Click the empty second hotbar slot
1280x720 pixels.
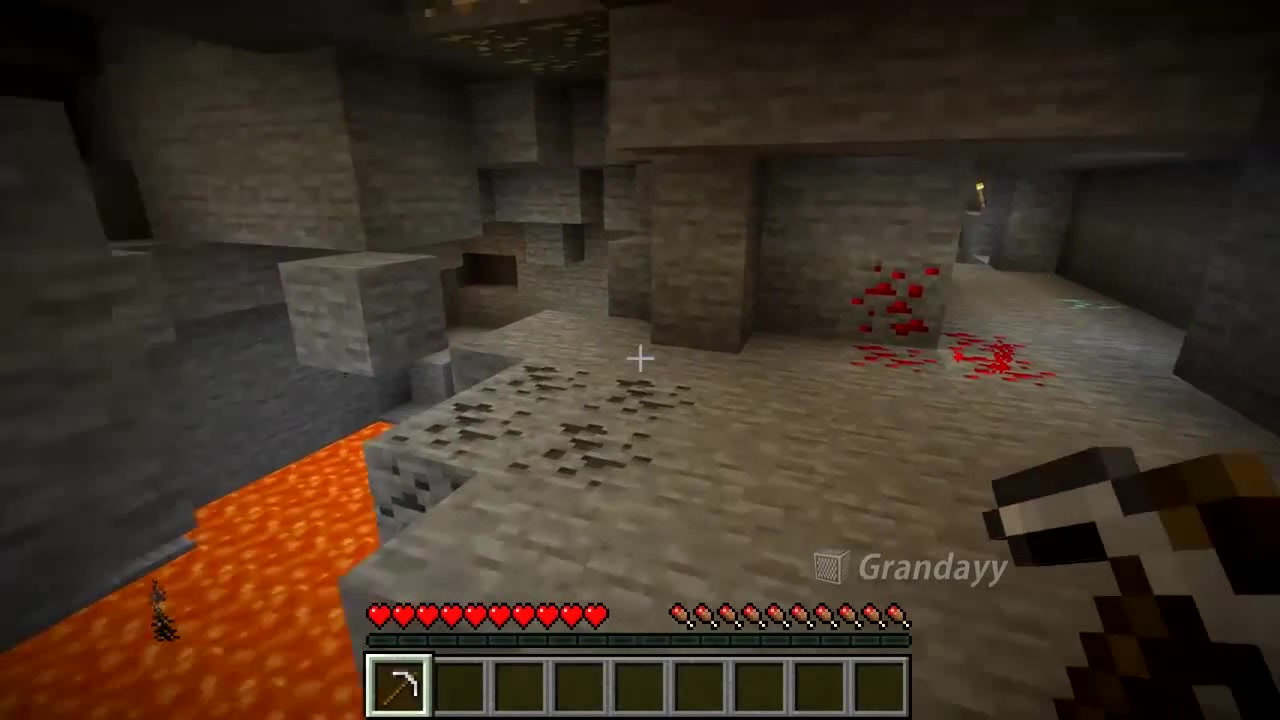pos(457,681)
